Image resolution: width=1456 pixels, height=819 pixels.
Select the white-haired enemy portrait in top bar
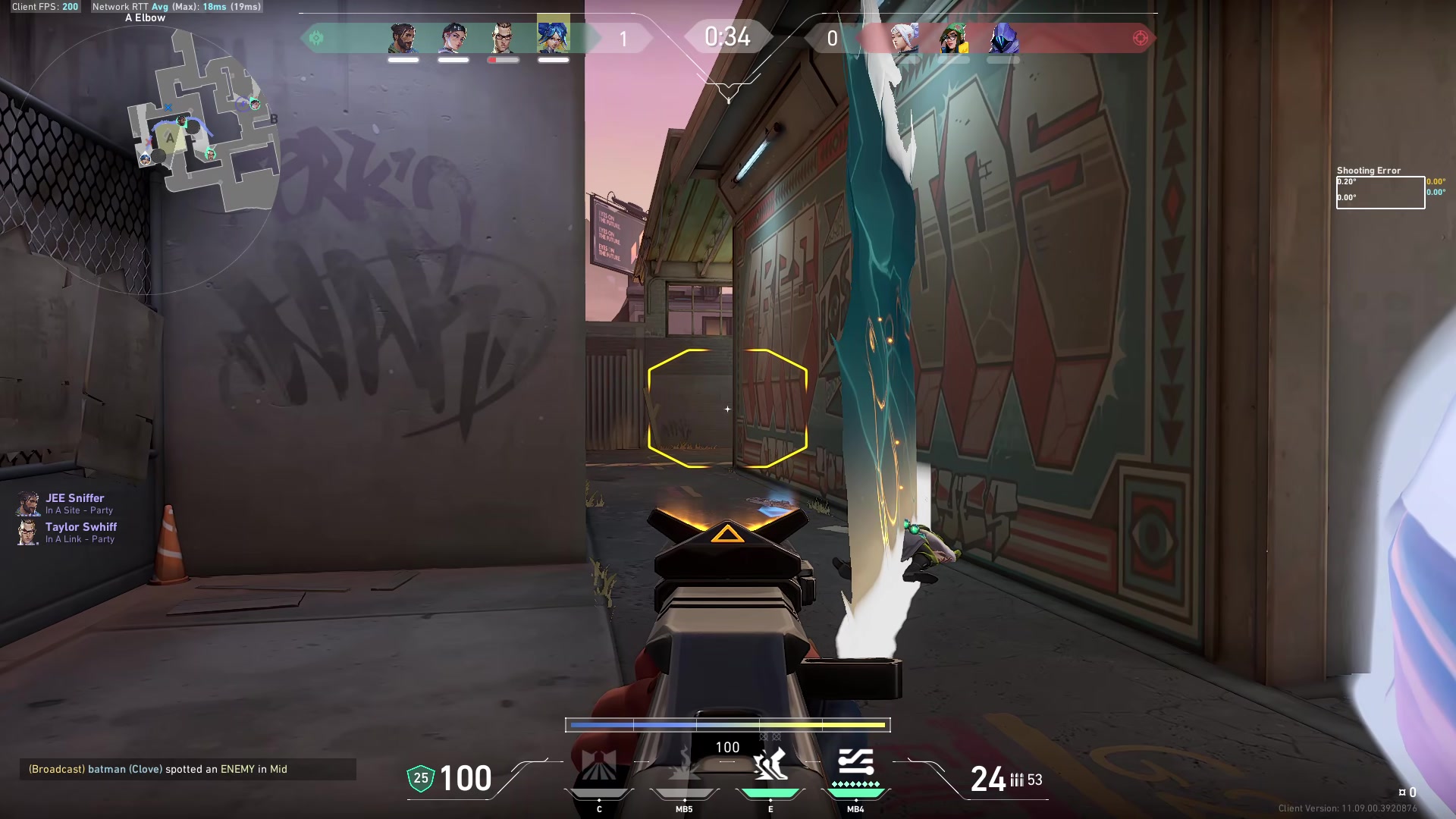(x=905, y=38)
